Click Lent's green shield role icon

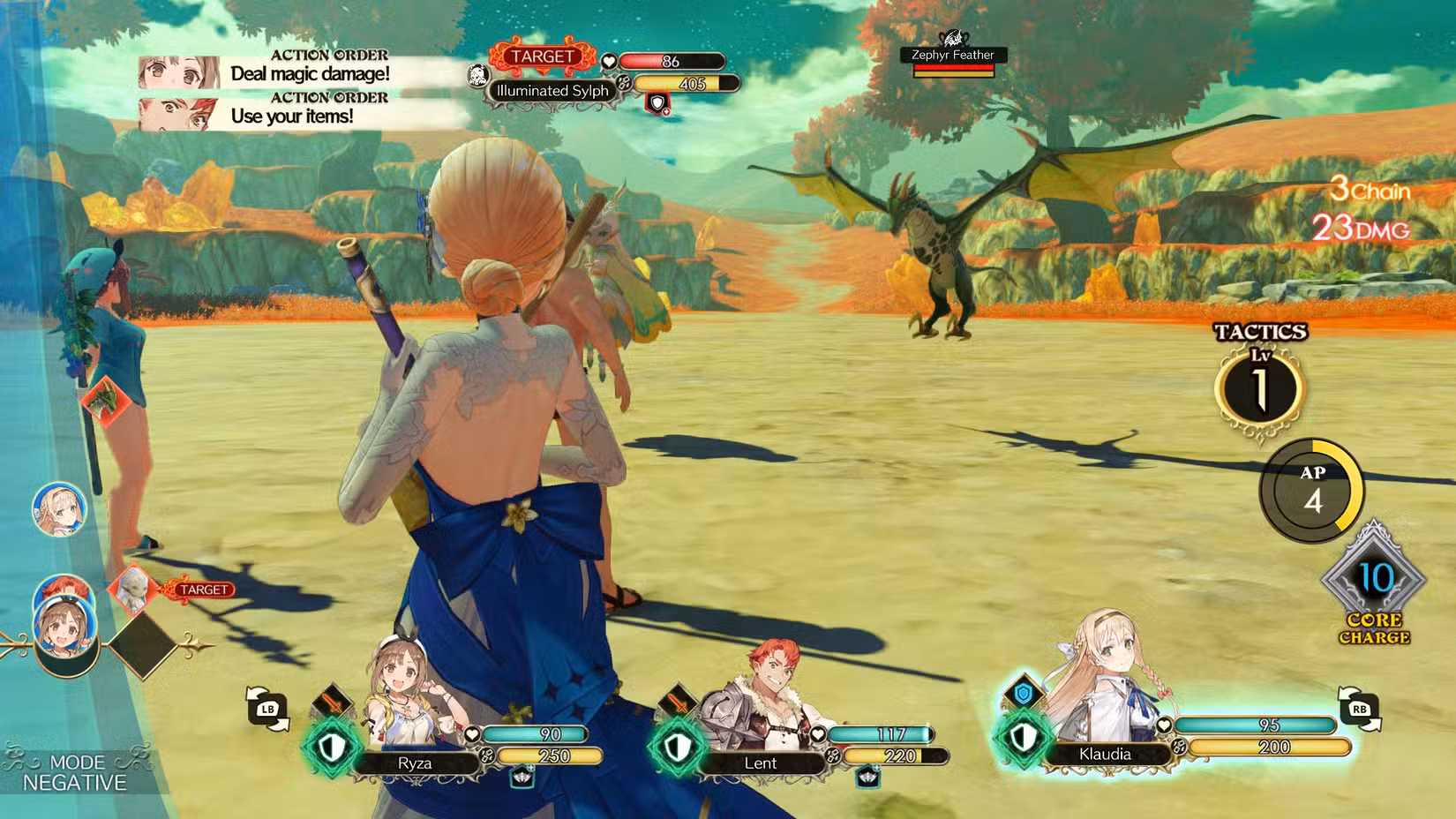[x=677, y=748]
